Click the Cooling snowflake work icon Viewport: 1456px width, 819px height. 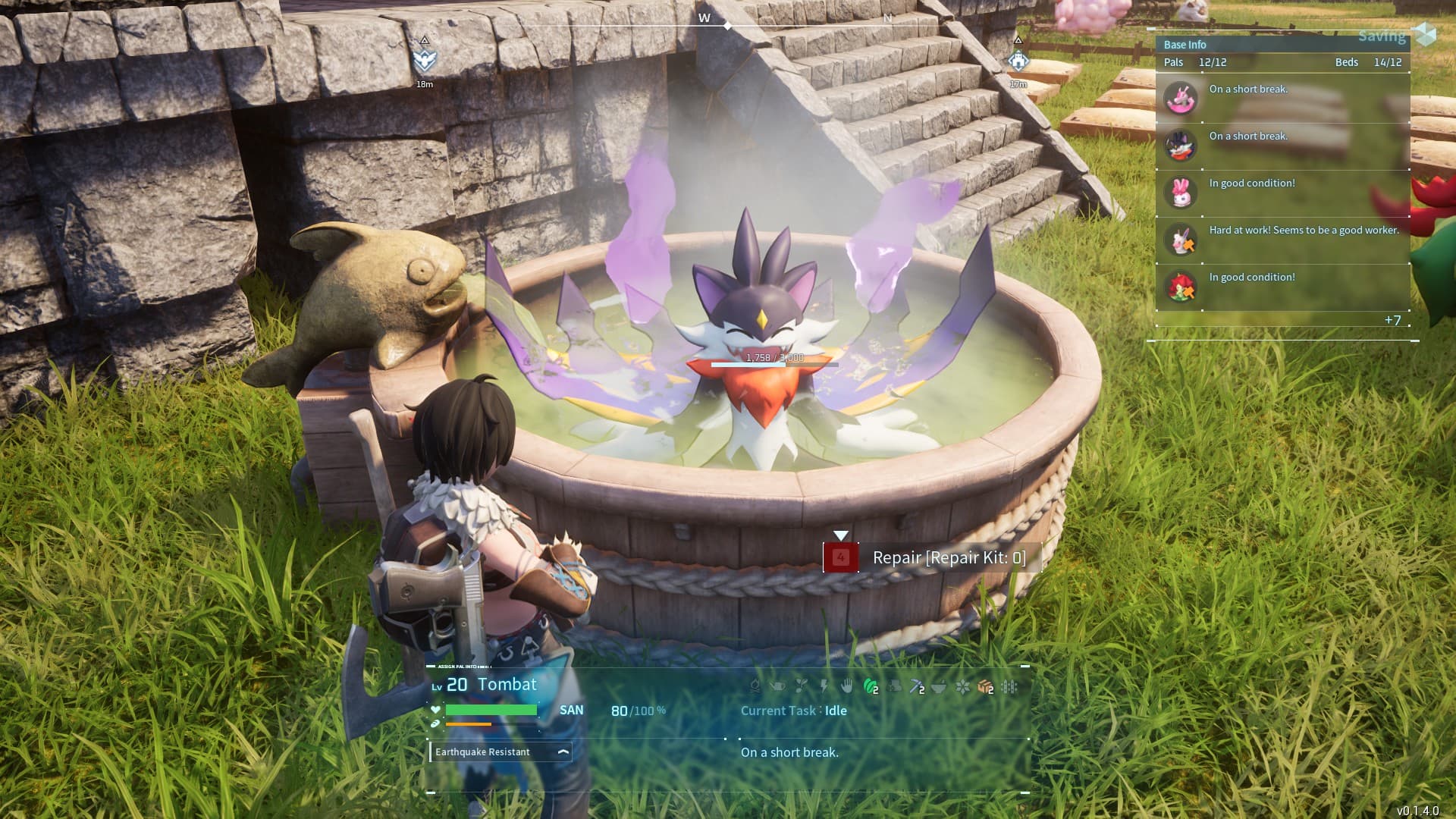pyautogui.click(x=962, y=687)
